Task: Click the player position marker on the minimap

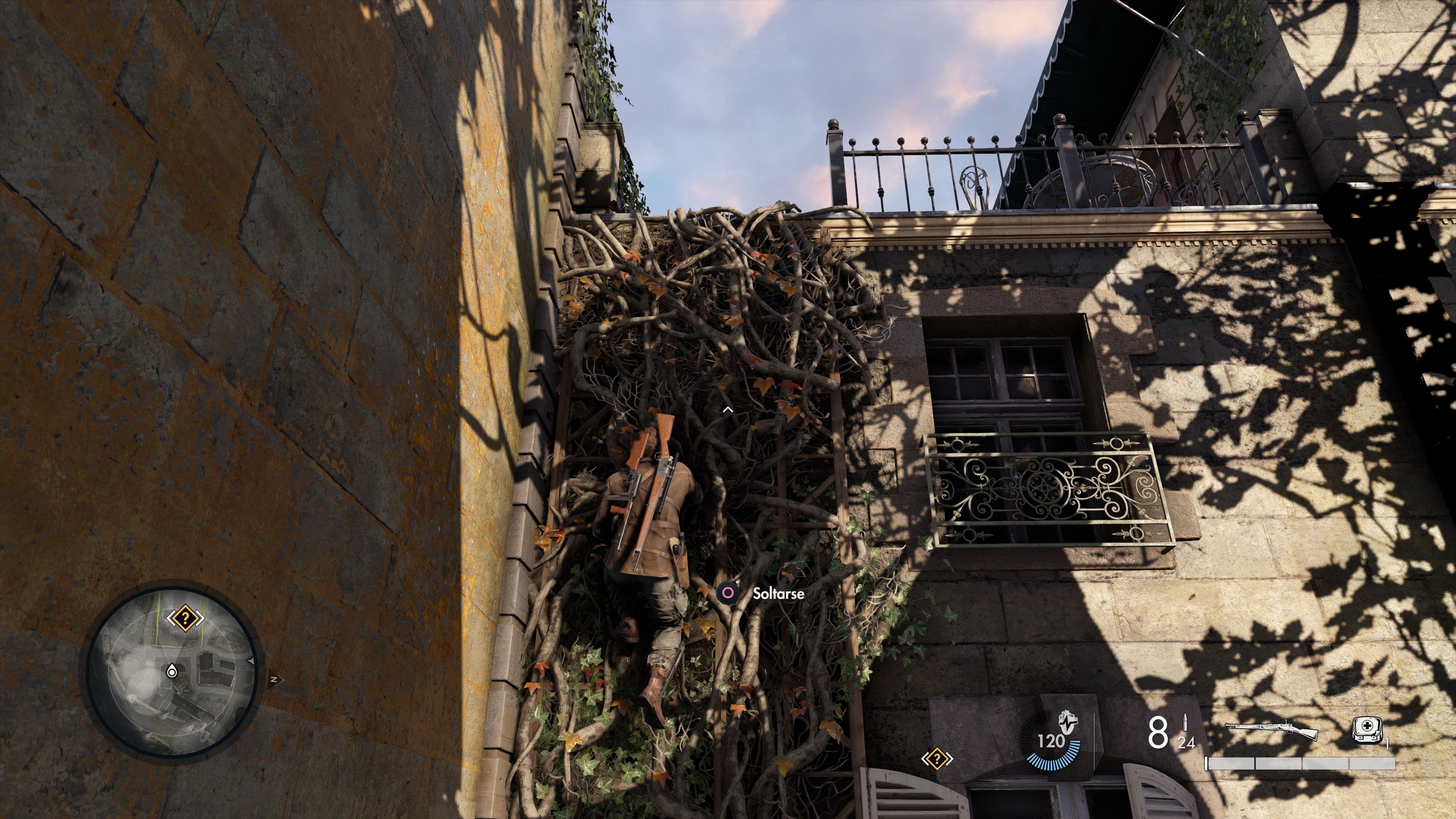Action: tap(172, 672)
